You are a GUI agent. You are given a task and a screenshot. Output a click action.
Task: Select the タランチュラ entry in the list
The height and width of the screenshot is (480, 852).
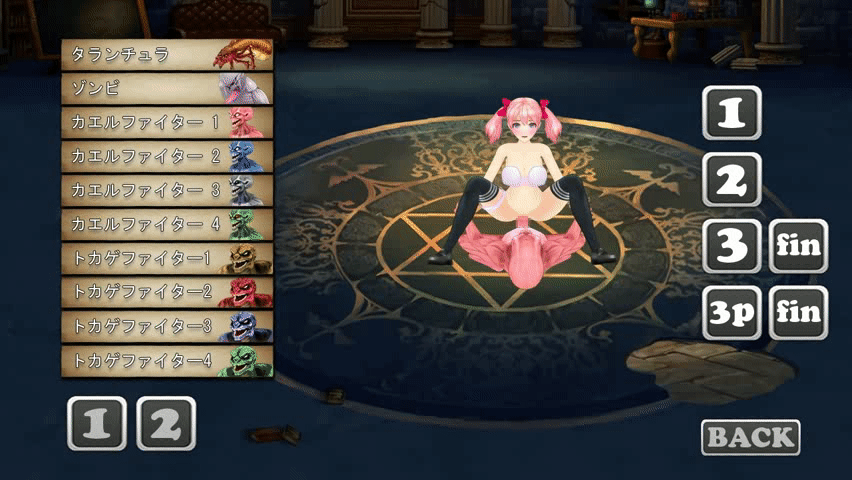tap(166, 55)
